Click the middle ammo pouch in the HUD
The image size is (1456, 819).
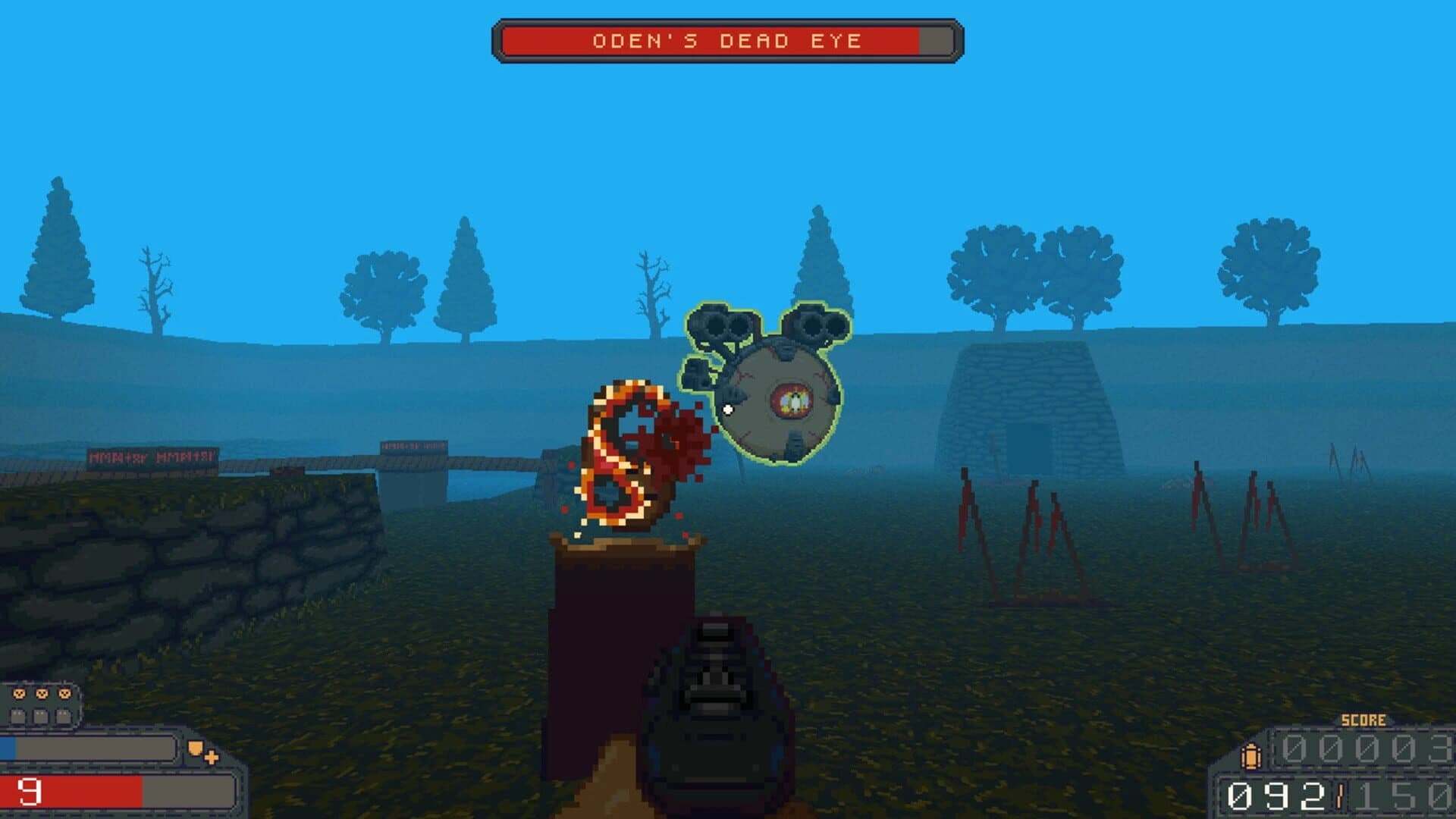coord(41,717)
